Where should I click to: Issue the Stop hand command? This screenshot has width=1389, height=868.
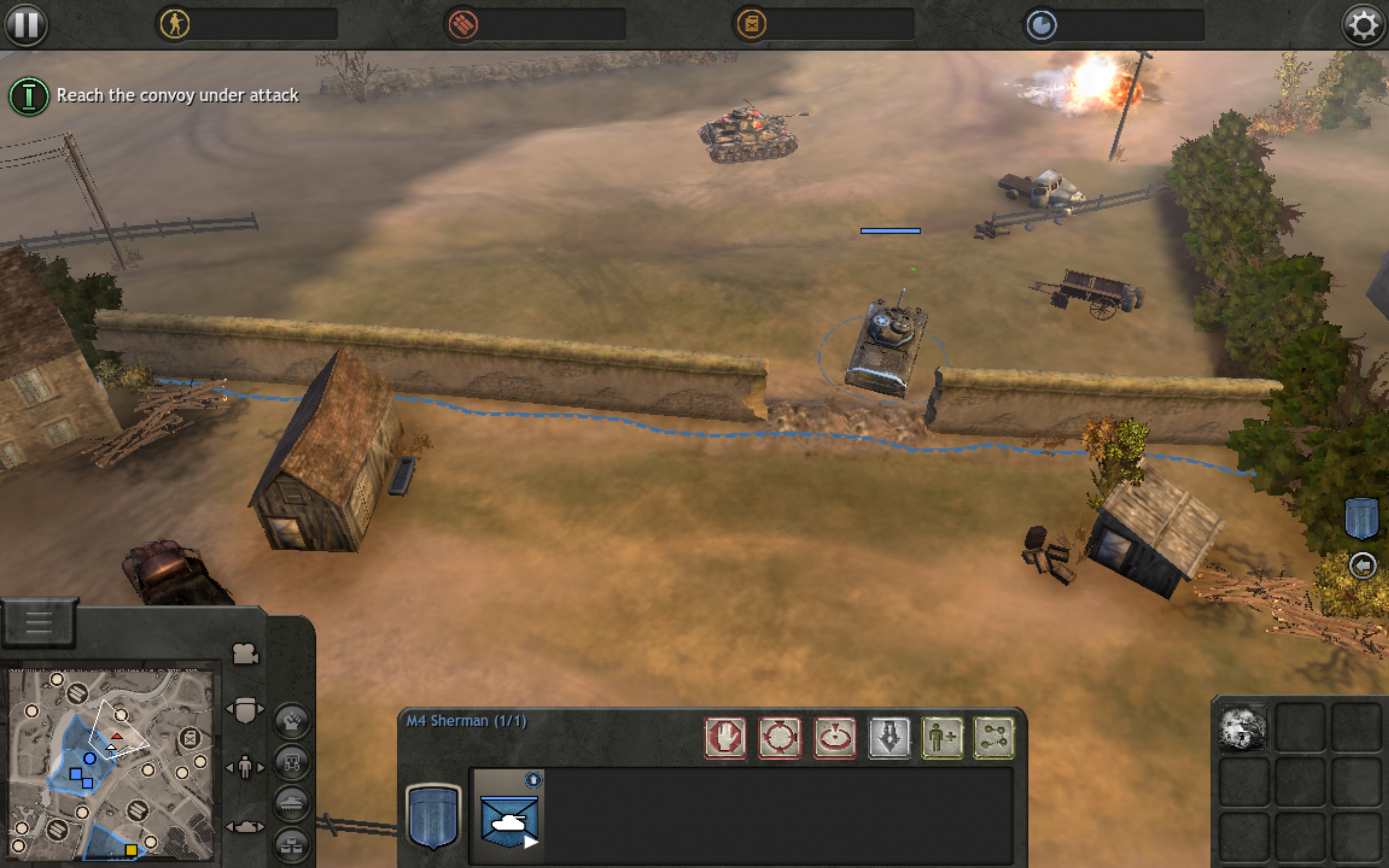click(x=725, y=738)
